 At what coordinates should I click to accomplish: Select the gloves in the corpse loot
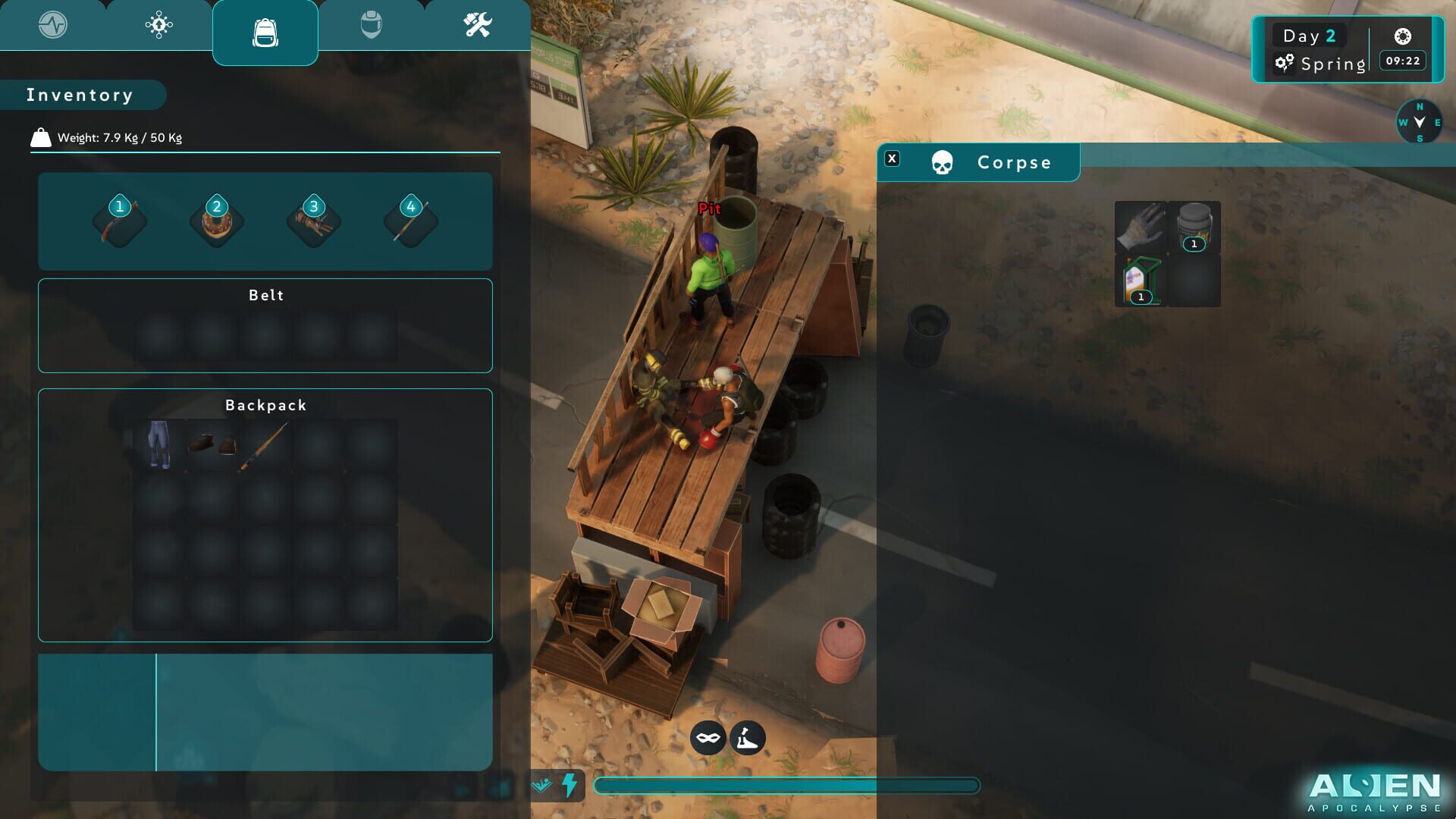(1140, 227)
